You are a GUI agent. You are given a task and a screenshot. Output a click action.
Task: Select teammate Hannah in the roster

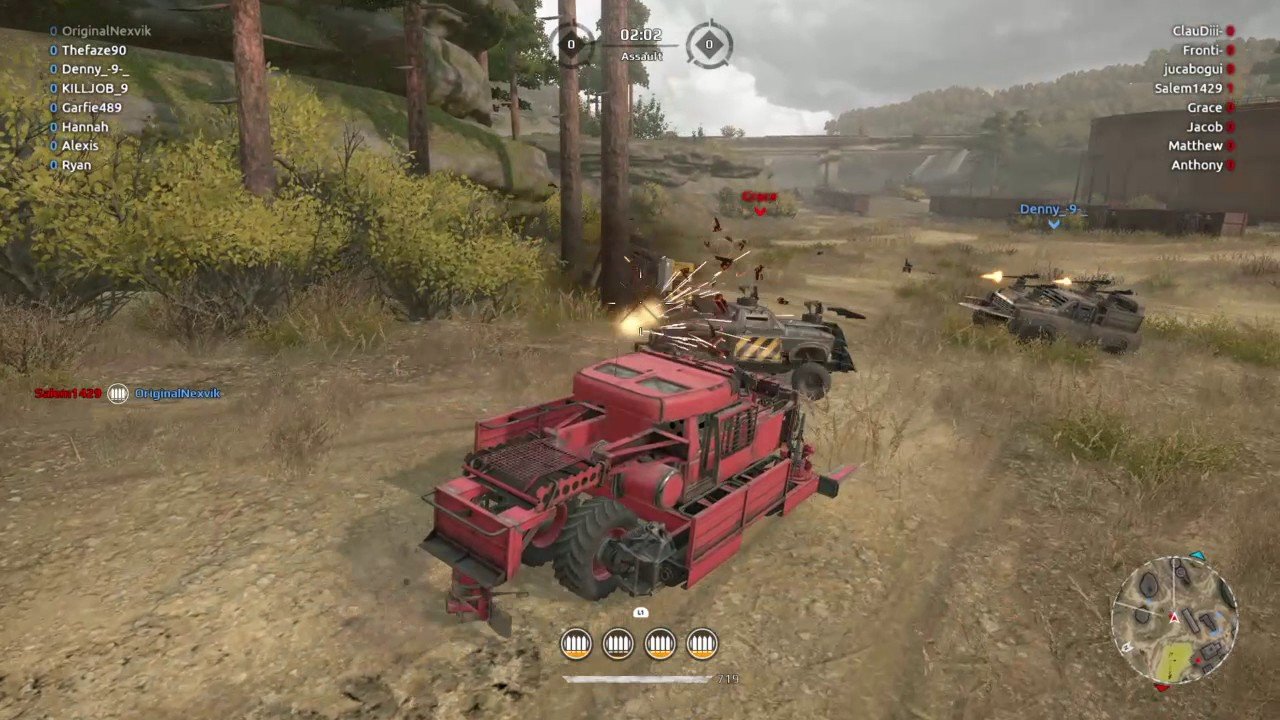tap(85, 127)
